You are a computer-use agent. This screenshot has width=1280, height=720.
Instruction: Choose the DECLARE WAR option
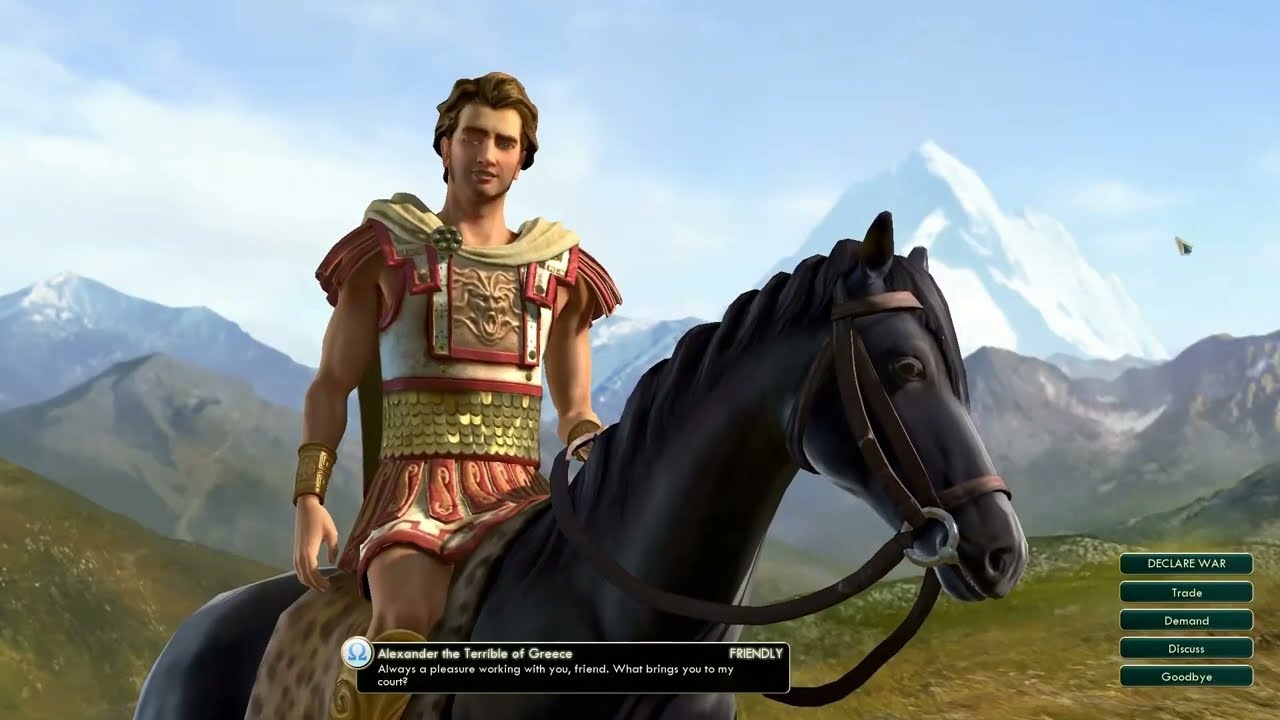pos(1186,564)
